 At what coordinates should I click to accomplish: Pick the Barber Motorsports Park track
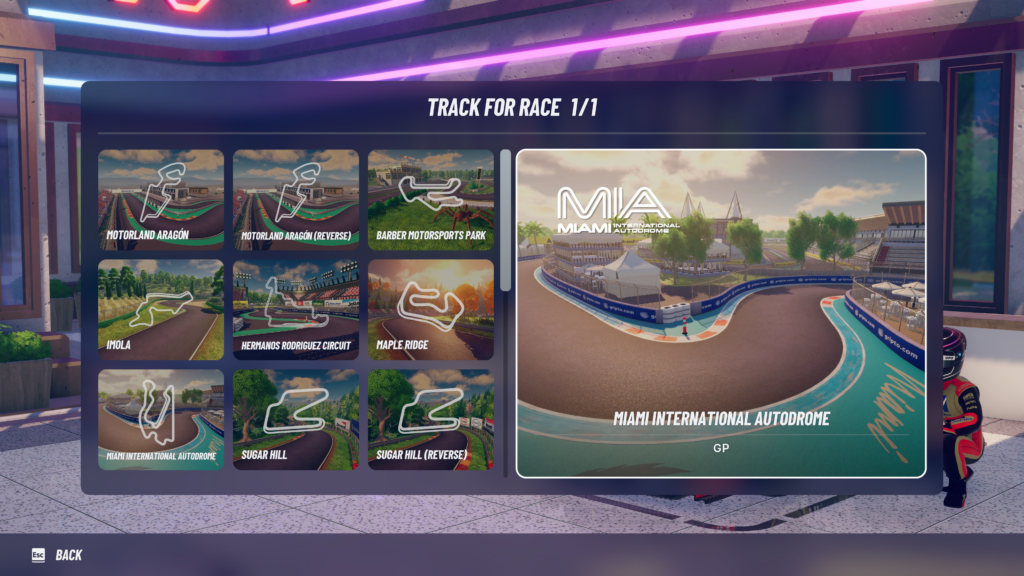point(431,200)
